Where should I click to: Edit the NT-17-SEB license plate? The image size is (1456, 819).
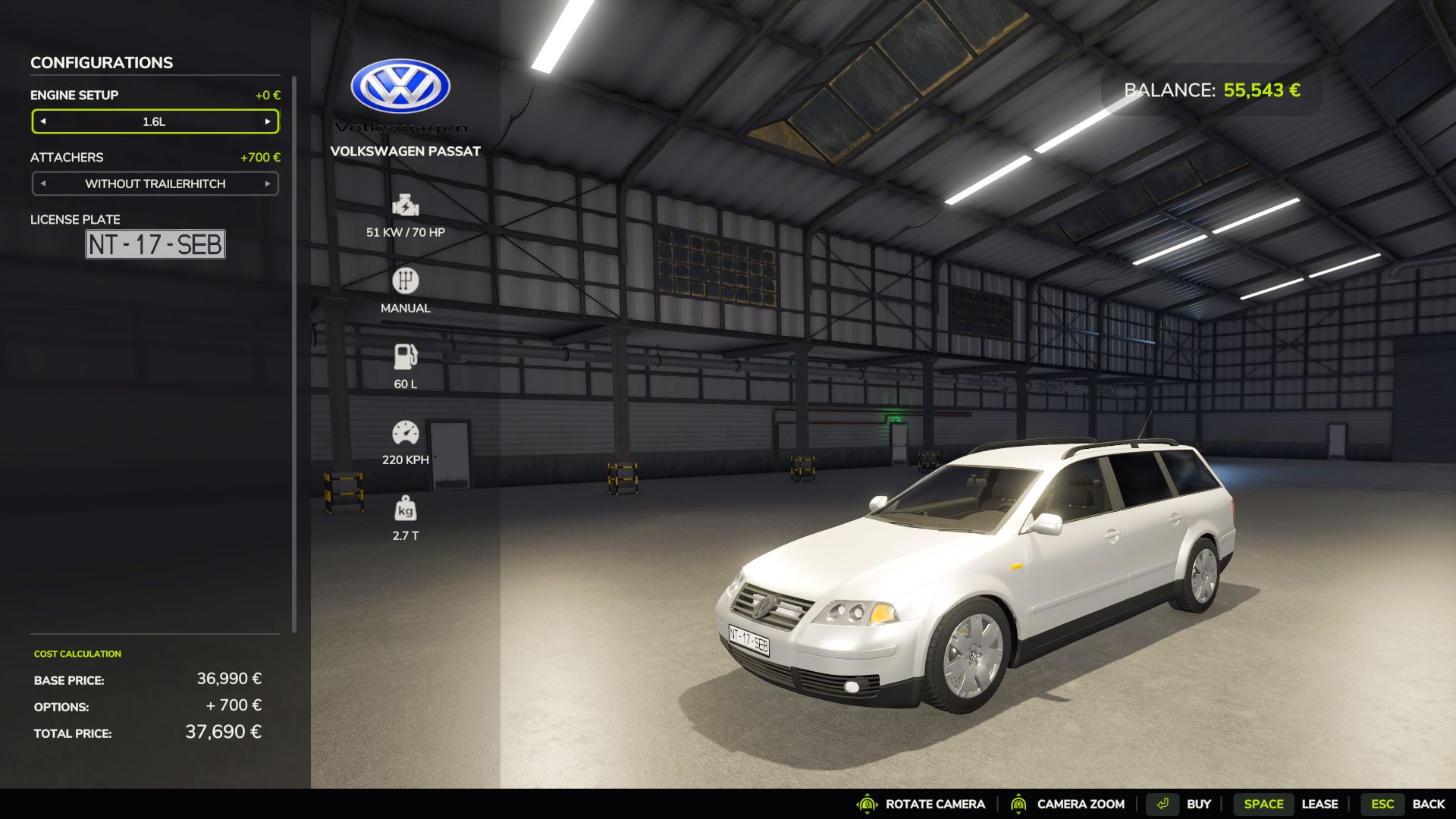click(x=155, y=244)
